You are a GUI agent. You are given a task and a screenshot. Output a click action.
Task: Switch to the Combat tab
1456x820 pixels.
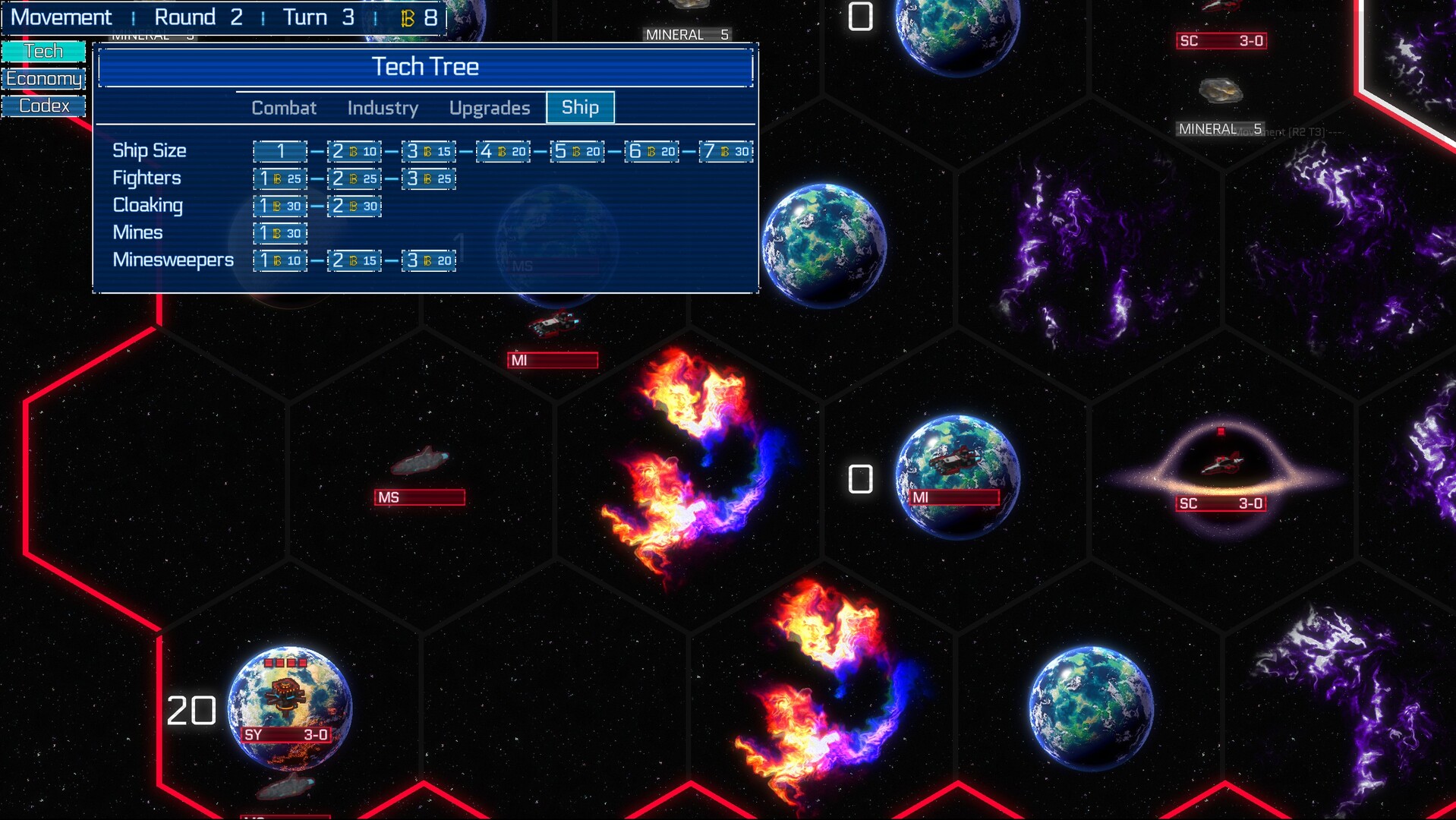tap(284, 108)
